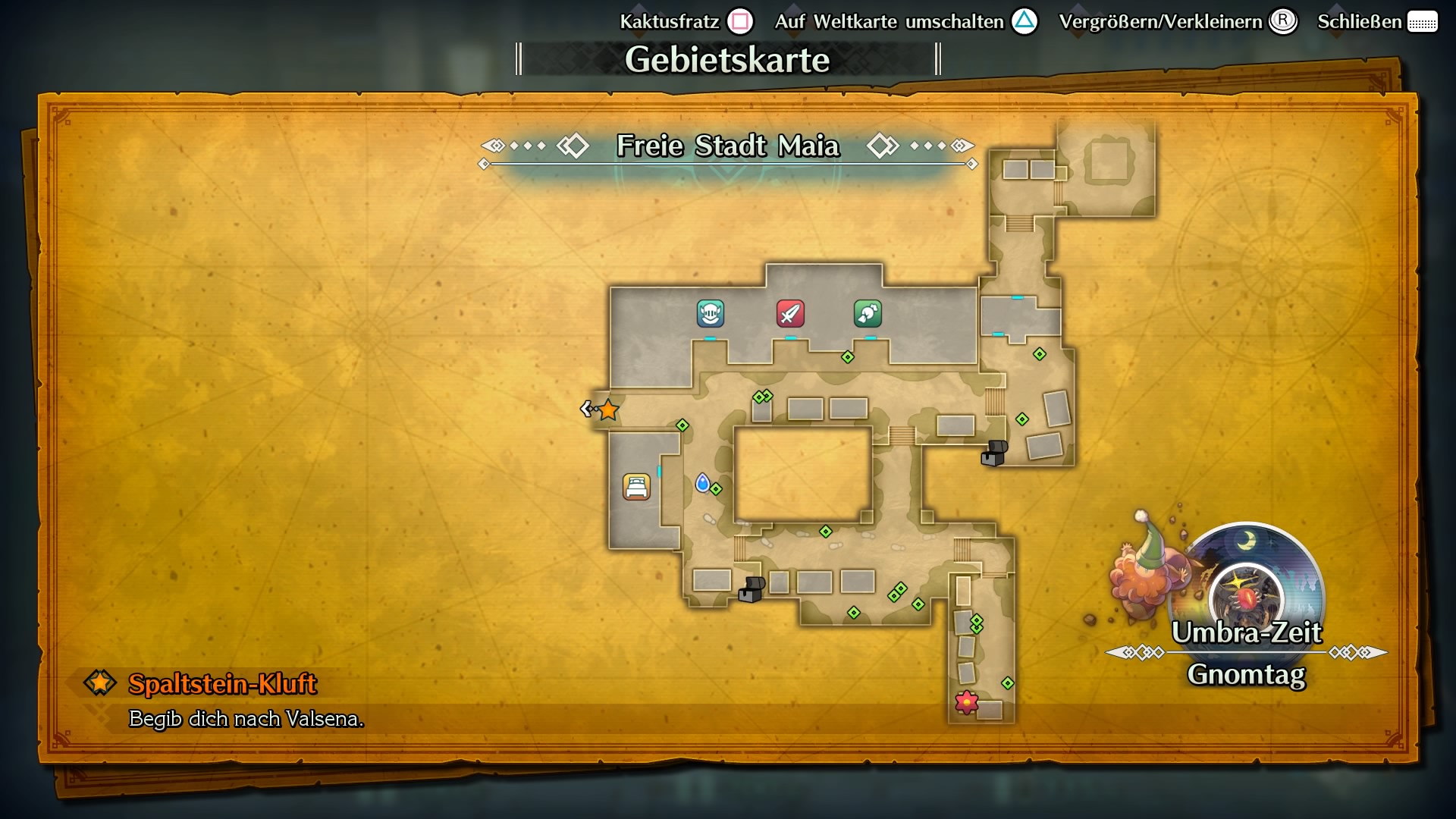The height and width of the screenshot is (819, 1456).
Task: Click the blue water droplet marker
Action: click(704, 483)
